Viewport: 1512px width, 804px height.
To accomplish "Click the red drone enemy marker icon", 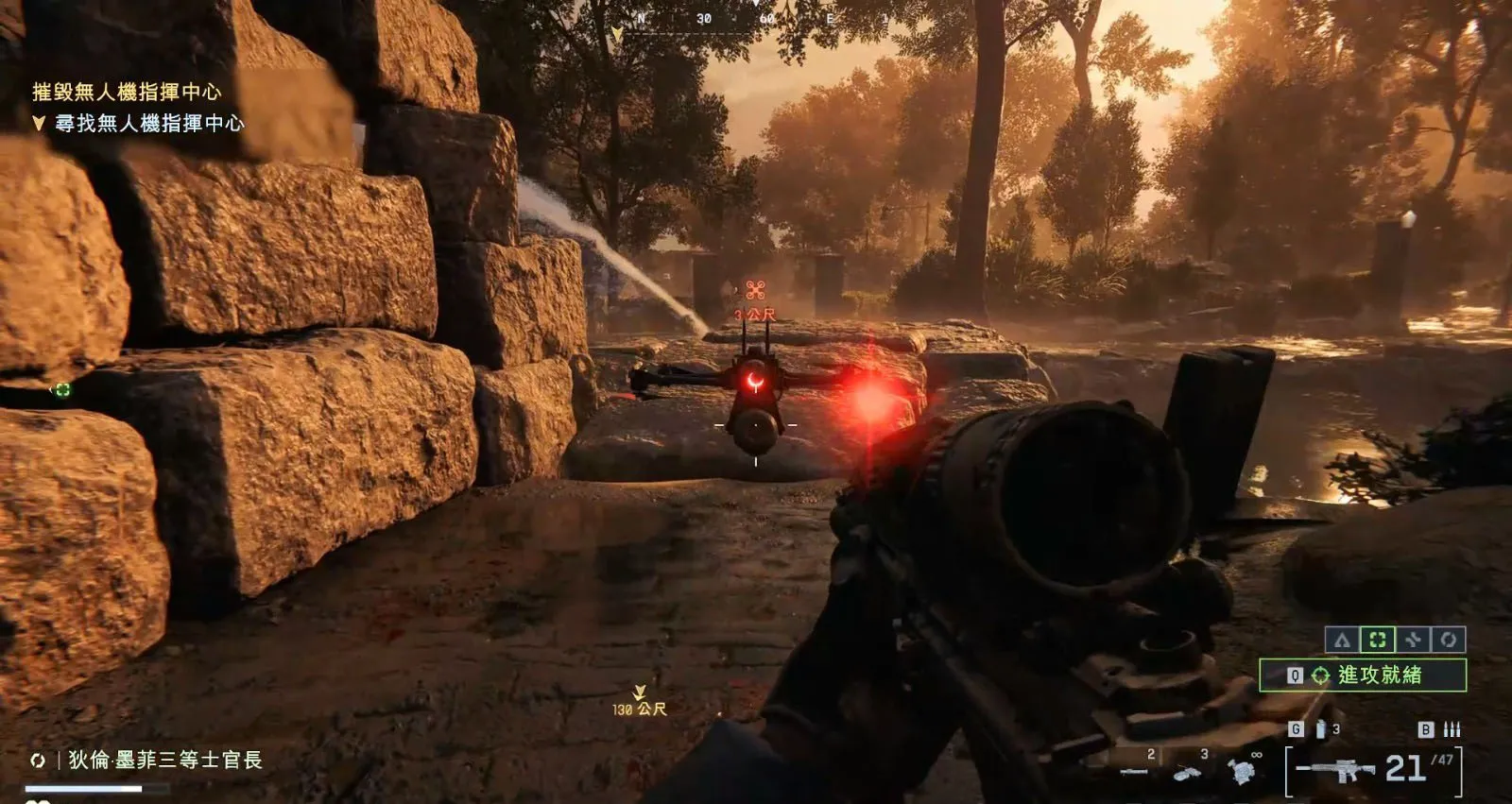I will point(755,290).
